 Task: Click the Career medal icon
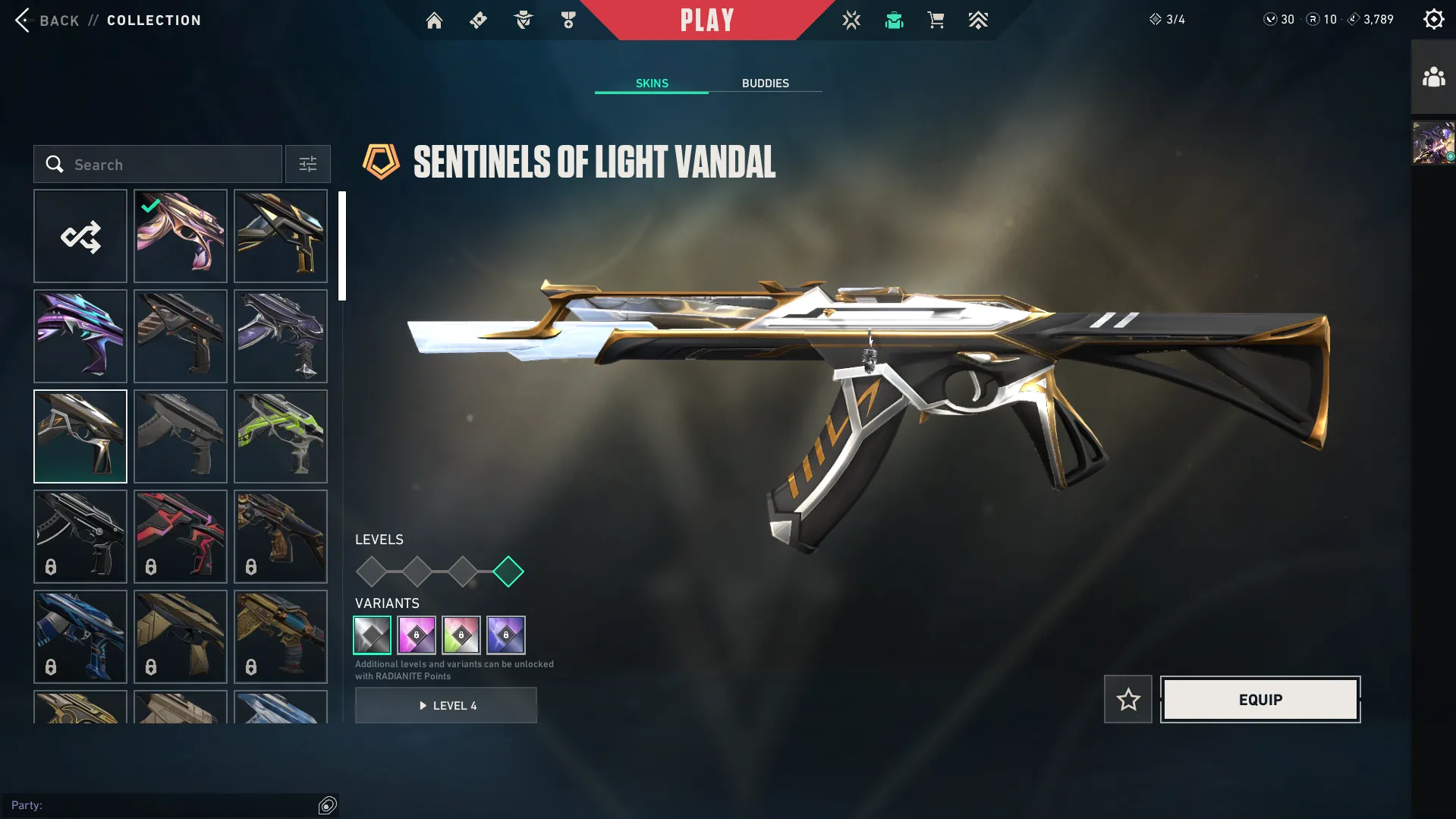click(568, 20)
